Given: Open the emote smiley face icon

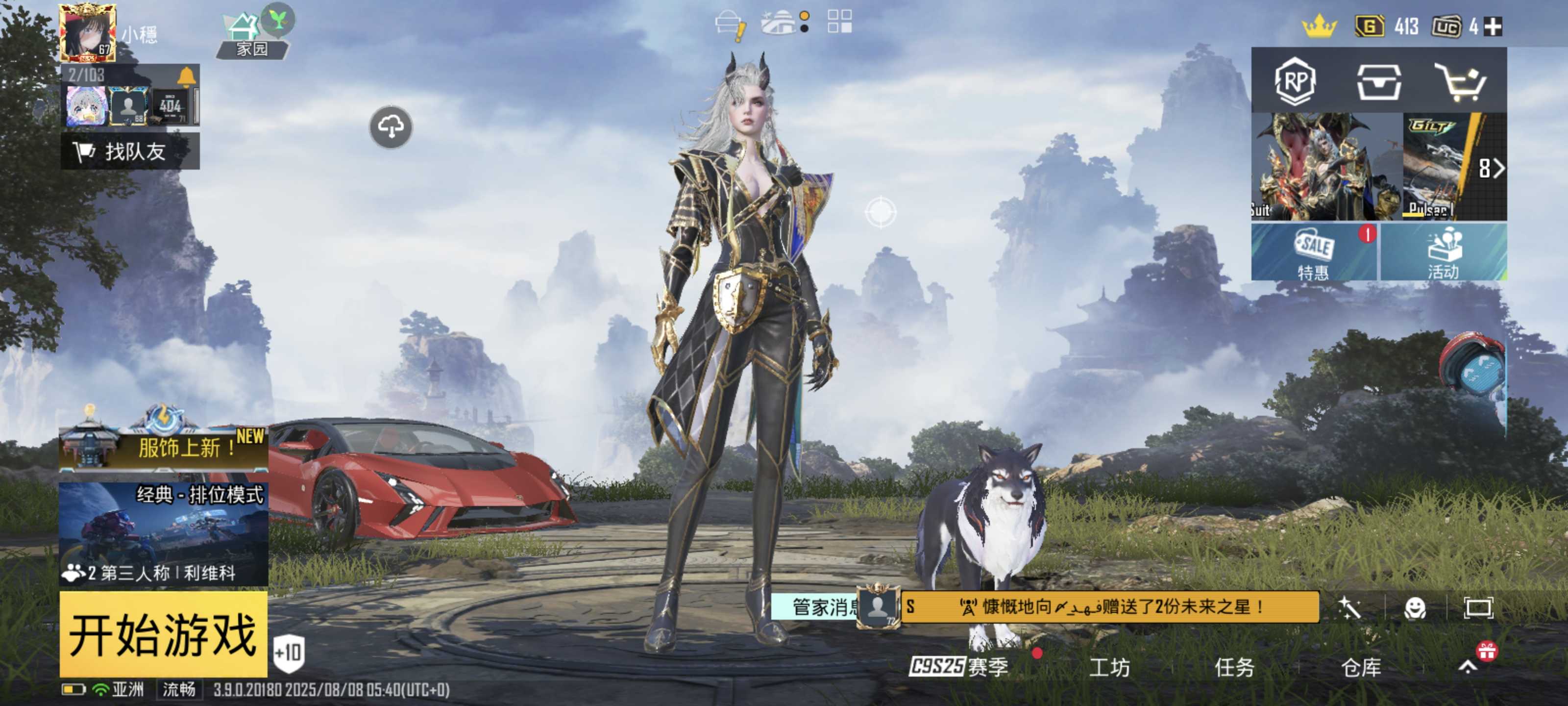Looking at the screenshot, I should point(1415,608).
